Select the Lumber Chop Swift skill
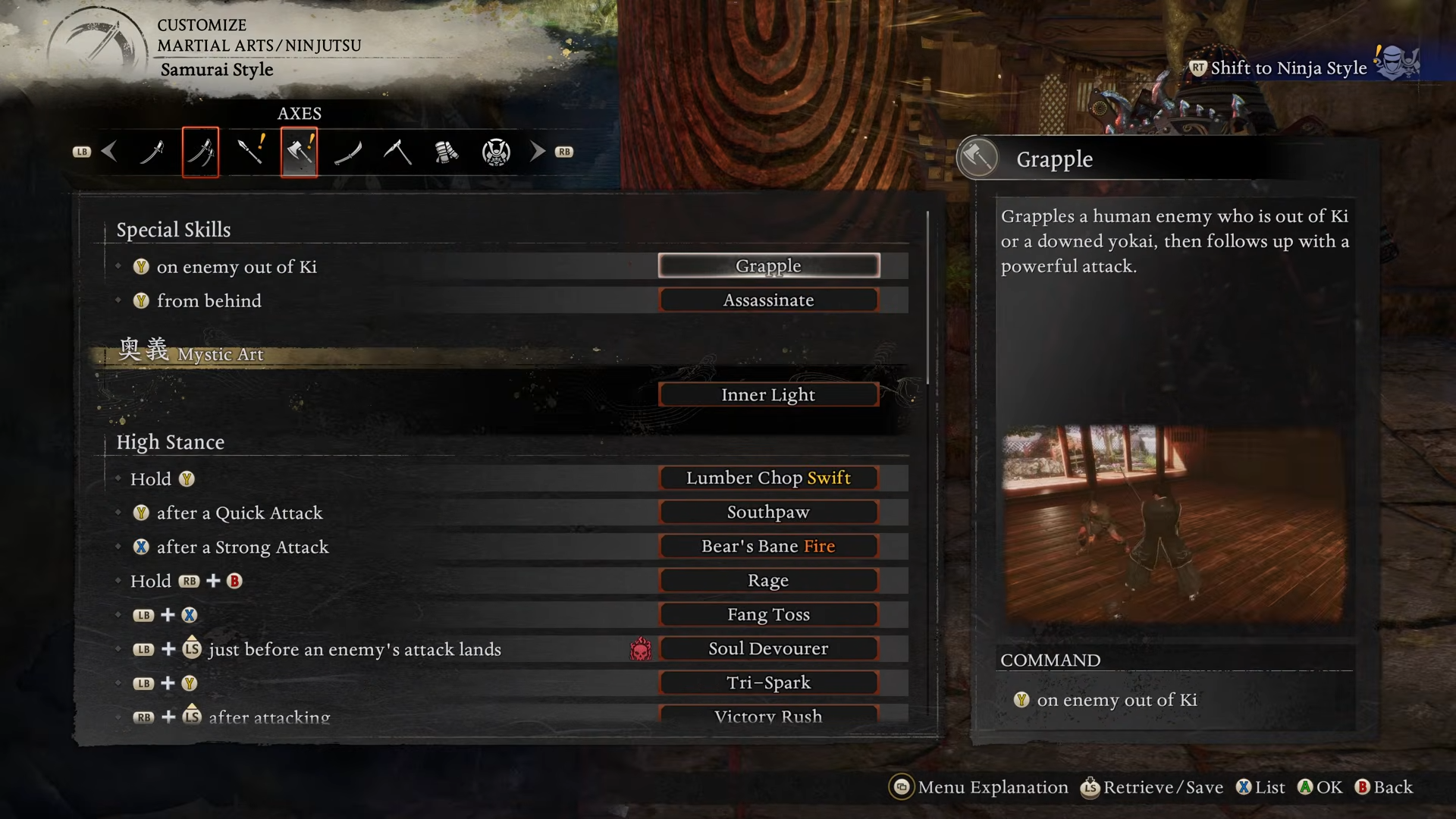 tap(768, 479)
